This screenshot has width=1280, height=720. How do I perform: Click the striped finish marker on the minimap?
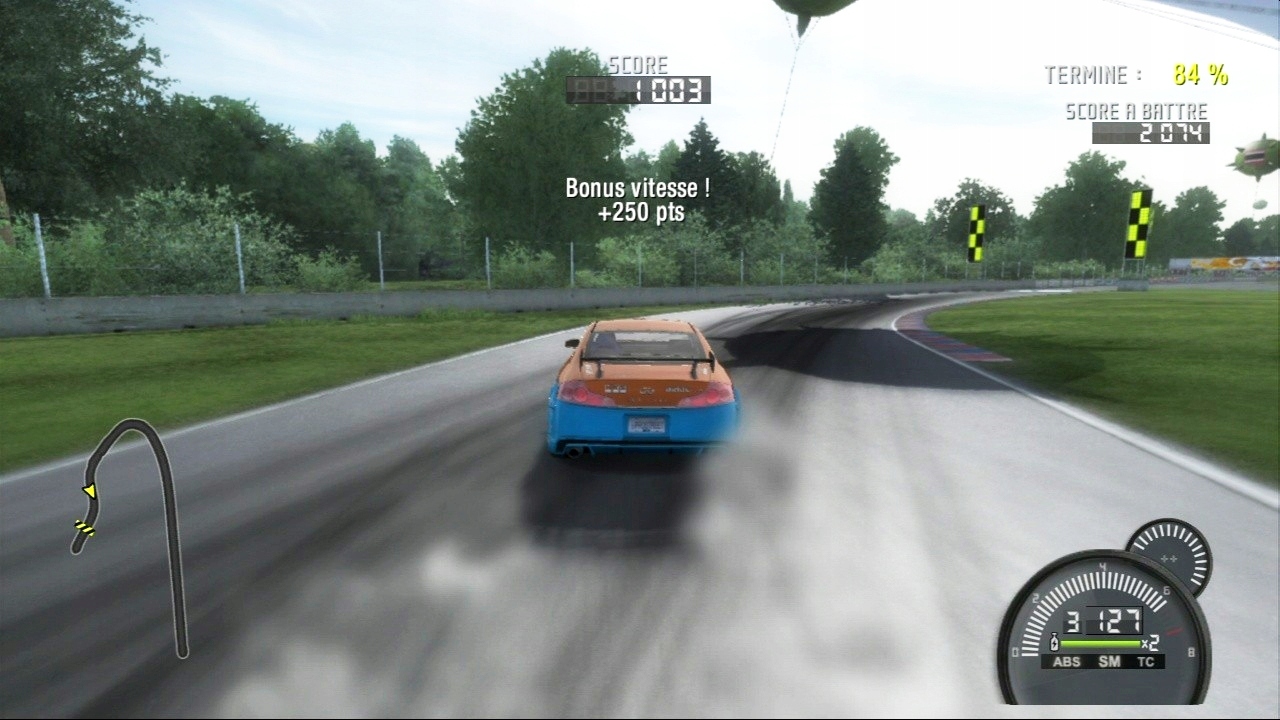[84, 527]
